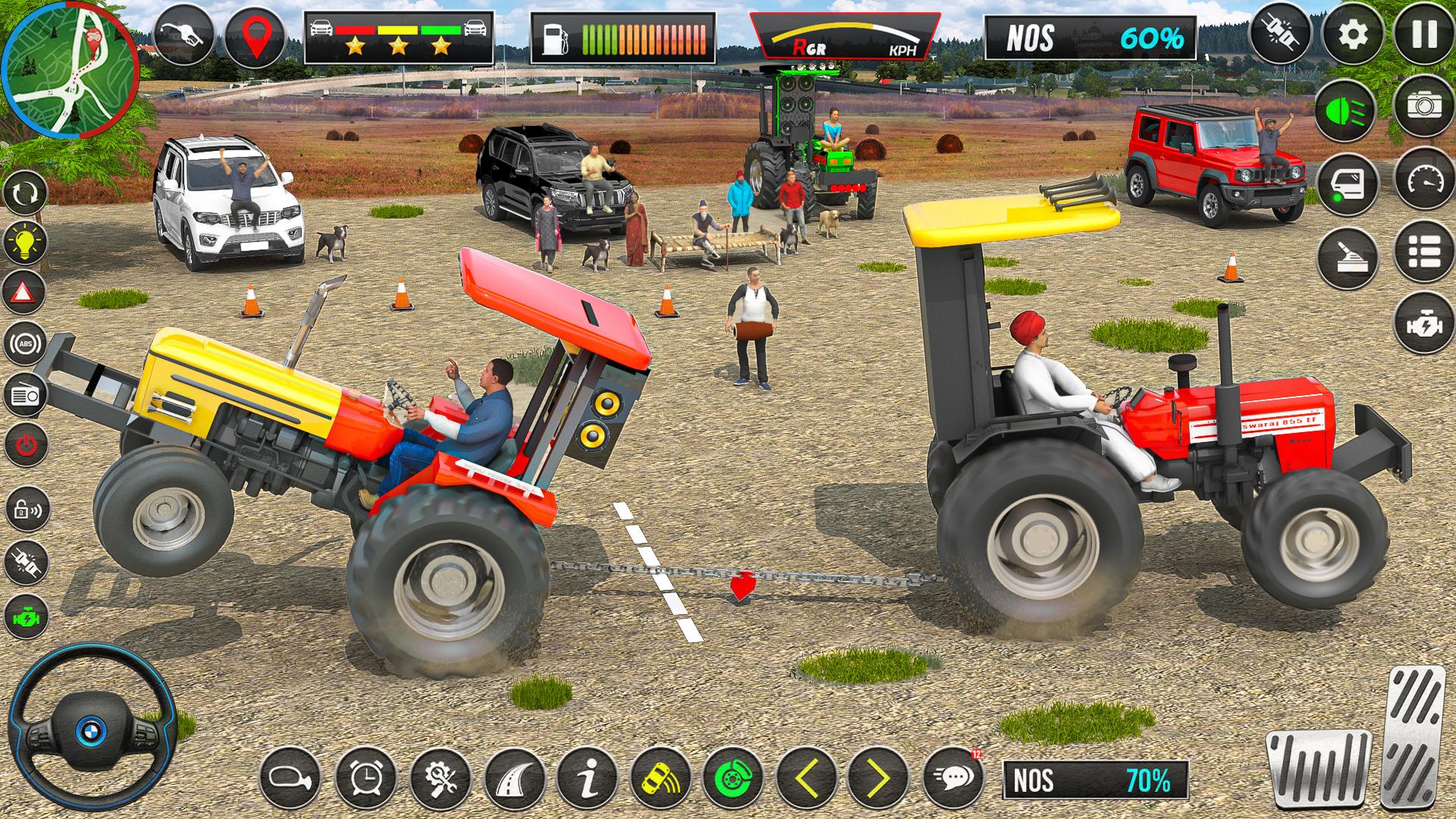Open the chat messages bubble
The height and width of the screenshot is (819, 1456).
pyautogui.click(x=953, y=777)
